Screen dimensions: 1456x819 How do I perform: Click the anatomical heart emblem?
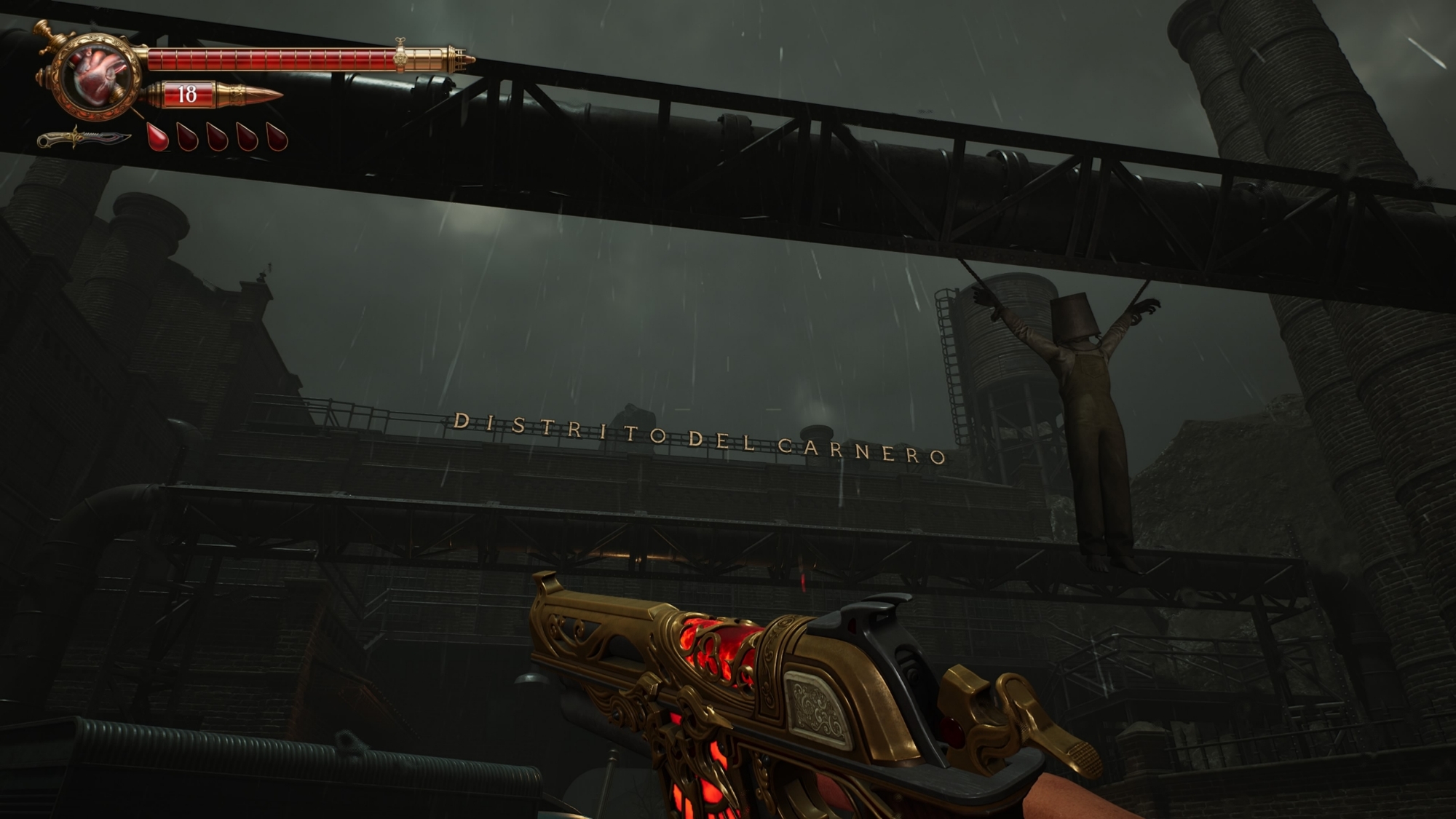click(99, 74)
